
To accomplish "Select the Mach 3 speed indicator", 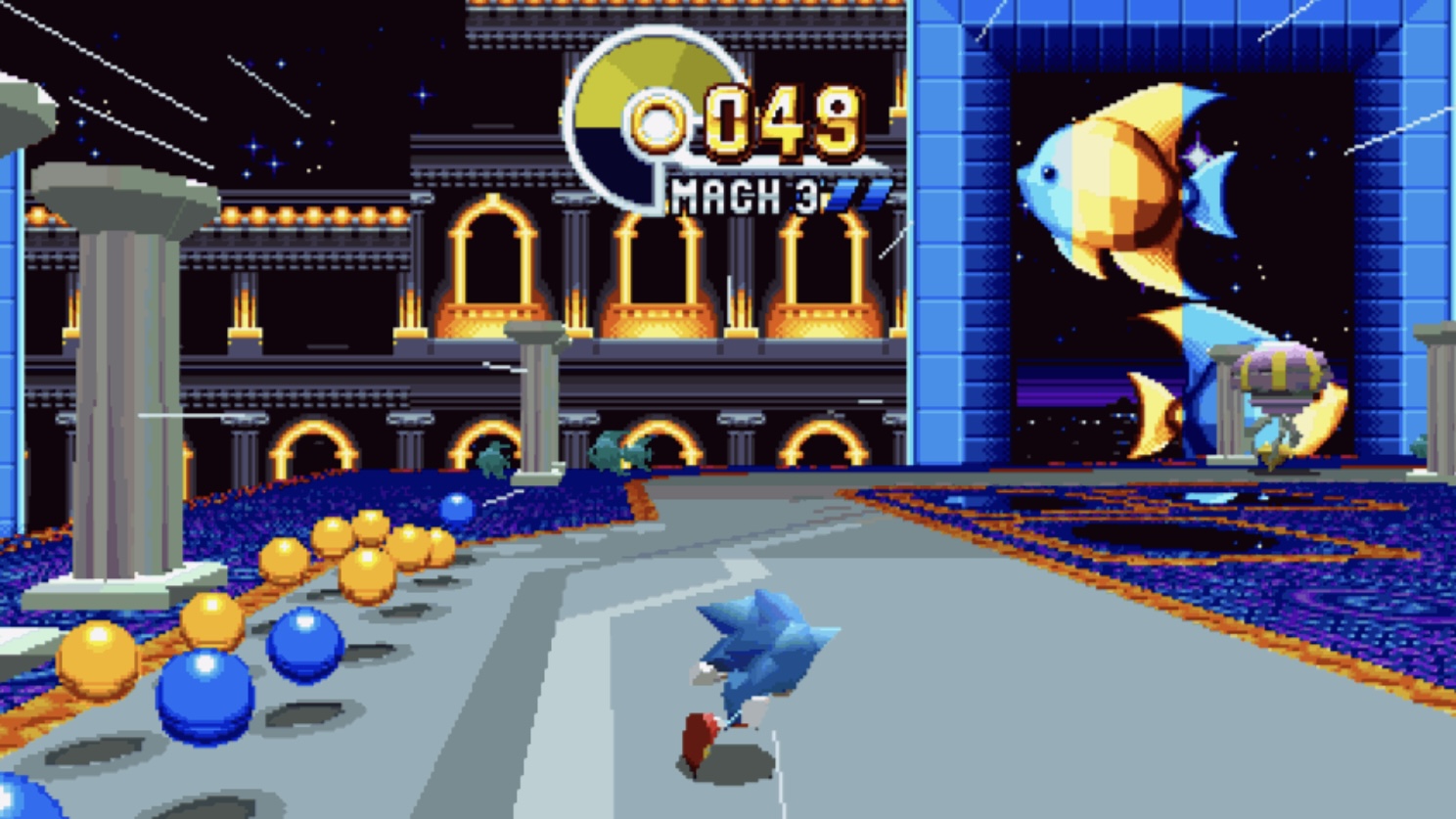I will coord(763,193).
